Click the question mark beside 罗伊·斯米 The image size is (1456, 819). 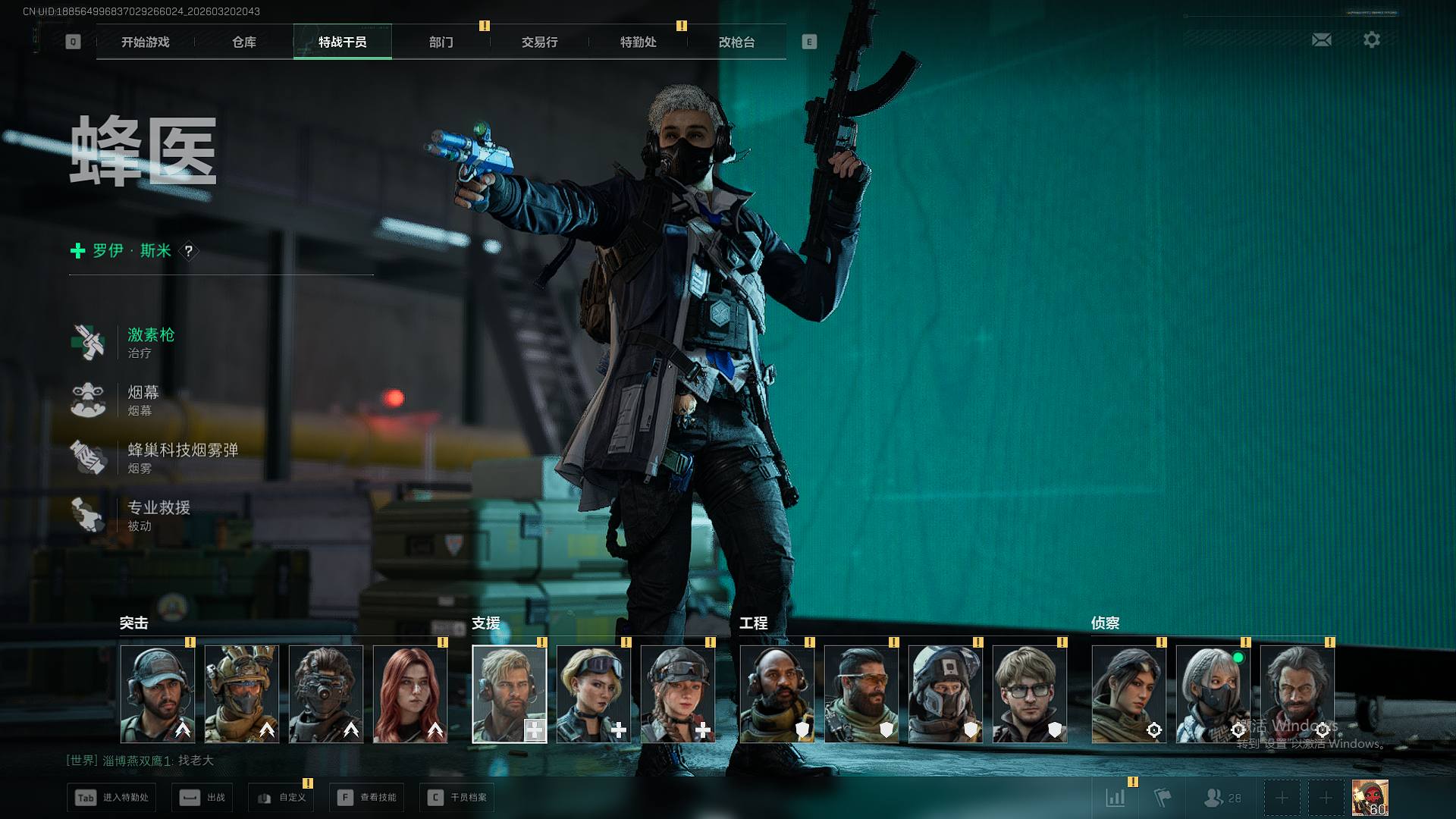click(189, 250)
